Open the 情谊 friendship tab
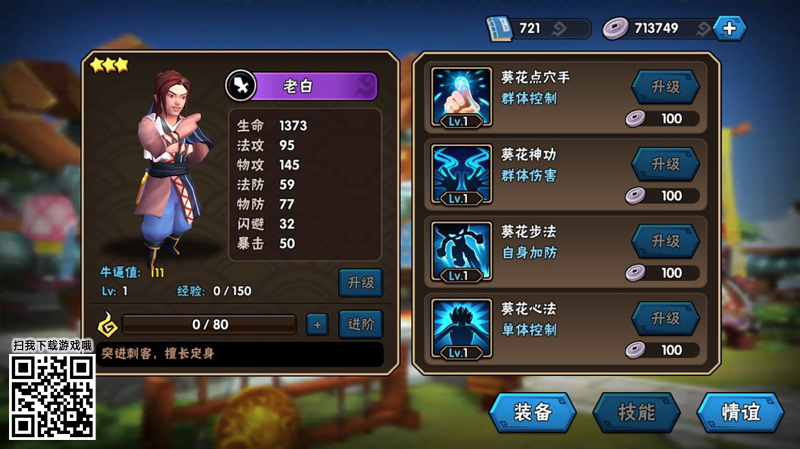The image size is (800, 449). pyautogui.click(x=739, y=412)
